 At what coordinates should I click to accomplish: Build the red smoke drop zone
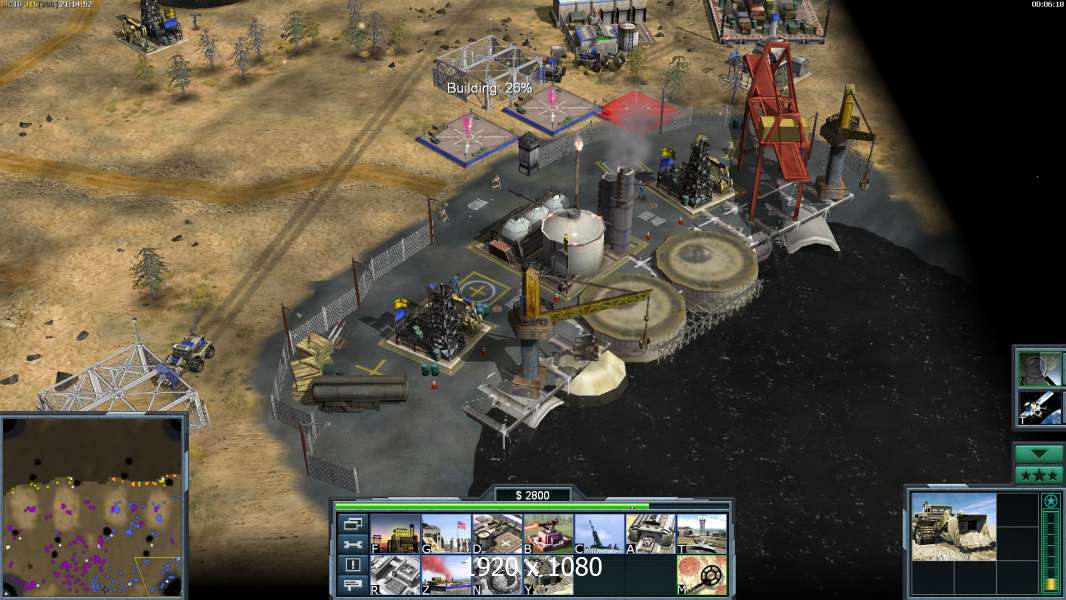pos(445,575)
